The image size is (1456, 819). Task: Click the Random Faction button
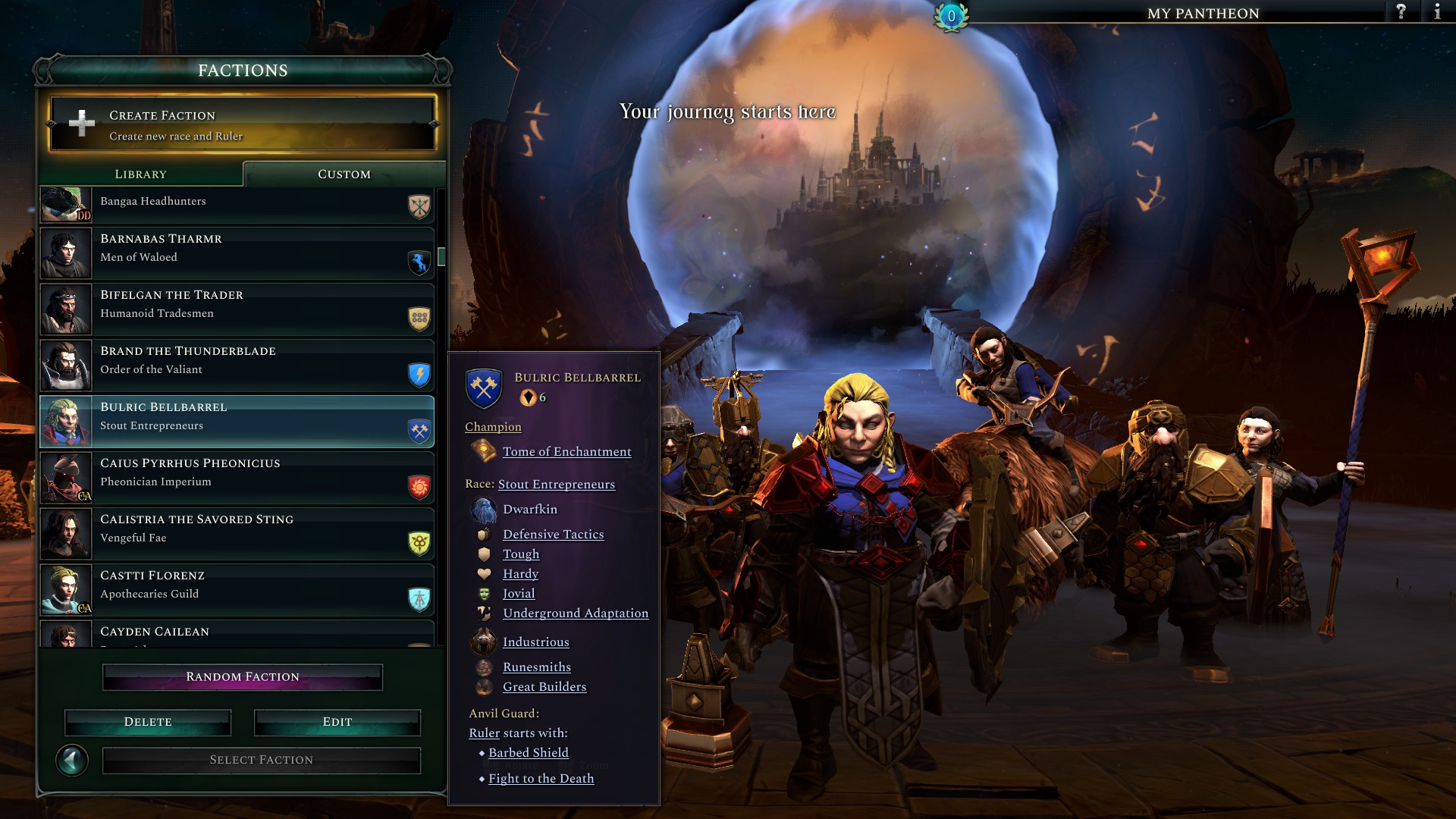click(243, 677)
